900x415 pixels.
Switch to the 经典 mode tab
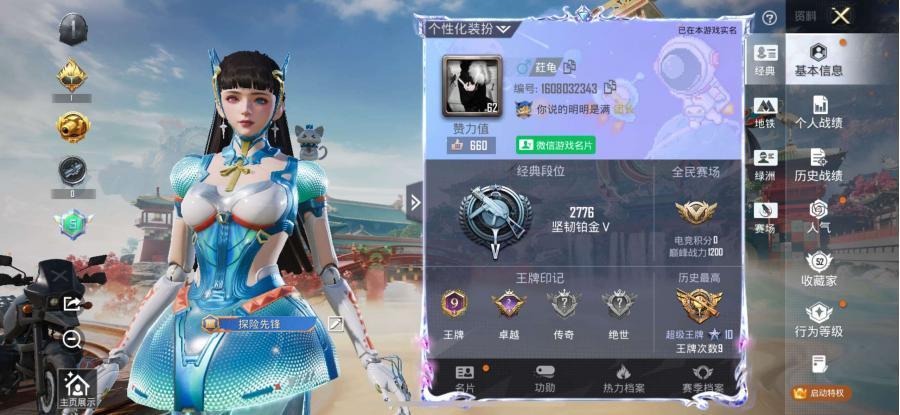click(x=765, y=60)
